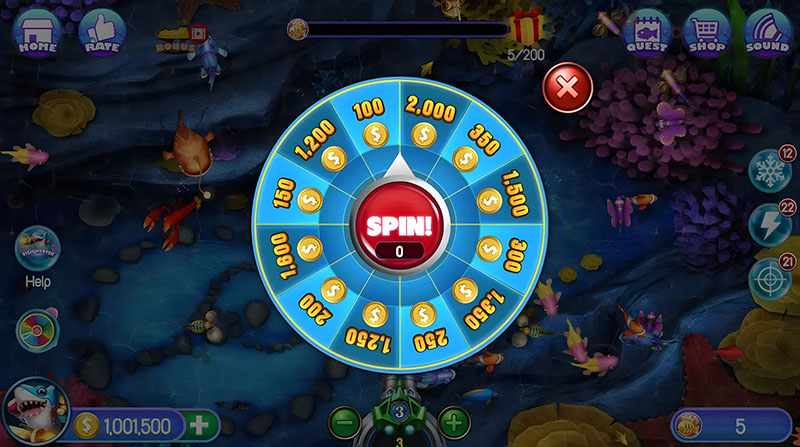Decrease cannon bet with the minus button
The image size is (800, 447).
(344, 422)
